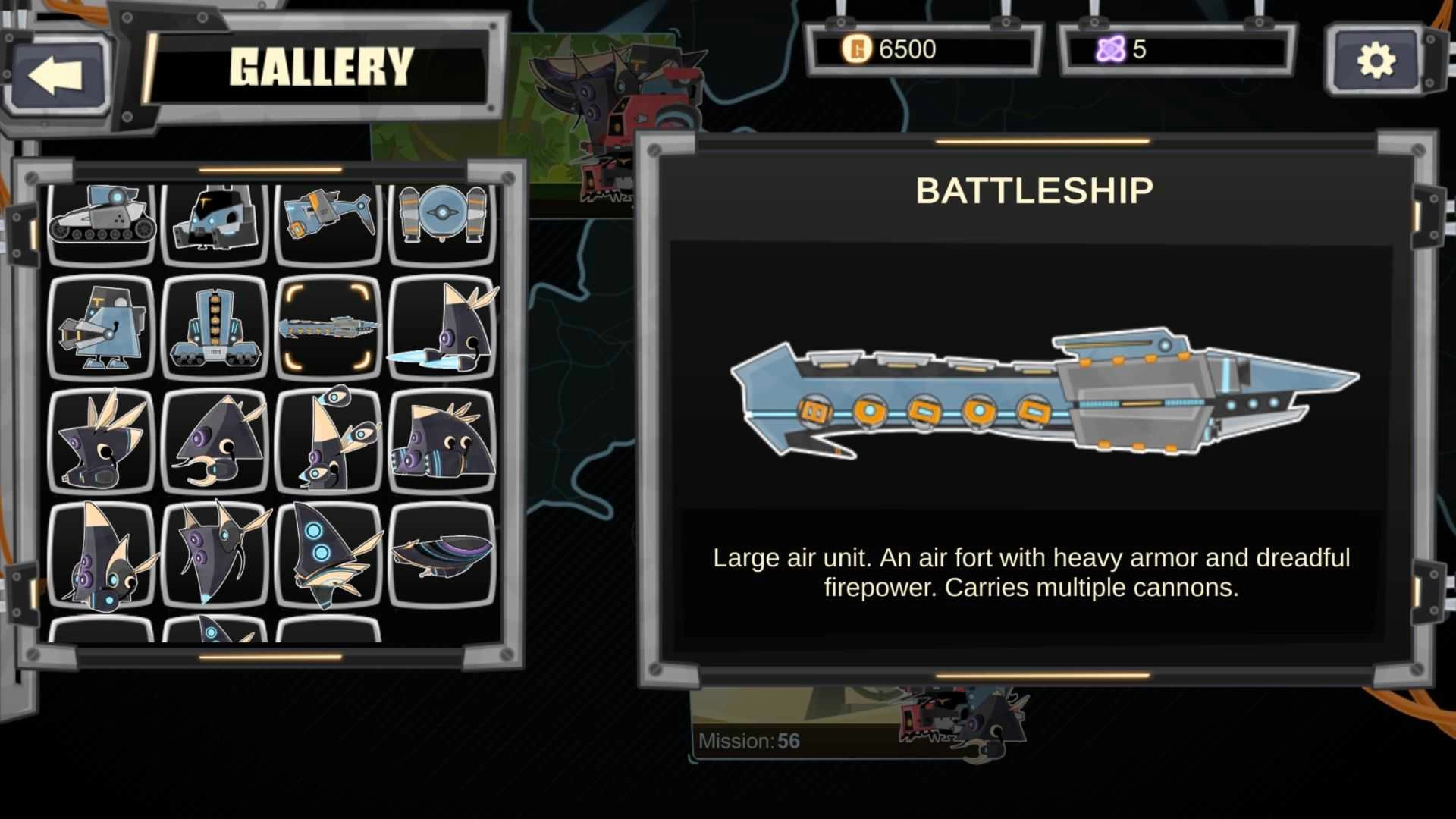The width and height of the screenshot is (1456, 819).
Task: Show the tall blue tower on treads
Action: pyautogui.click(x=215, y=328)
